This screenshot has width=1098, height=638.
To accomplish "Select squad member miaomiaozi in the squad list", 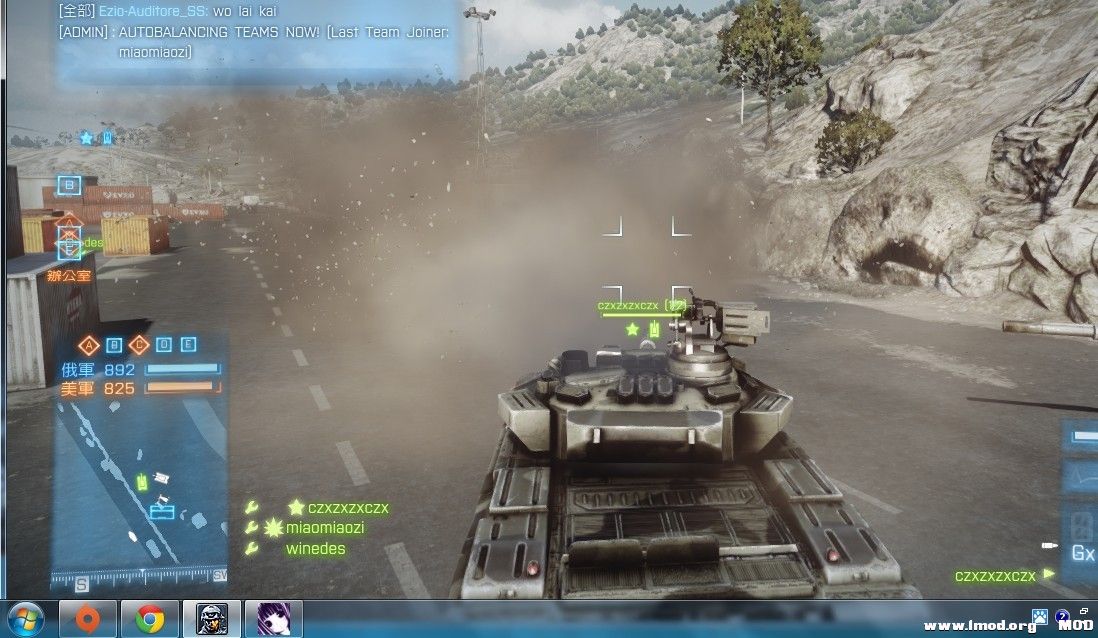I will click(x=325, y=528).
